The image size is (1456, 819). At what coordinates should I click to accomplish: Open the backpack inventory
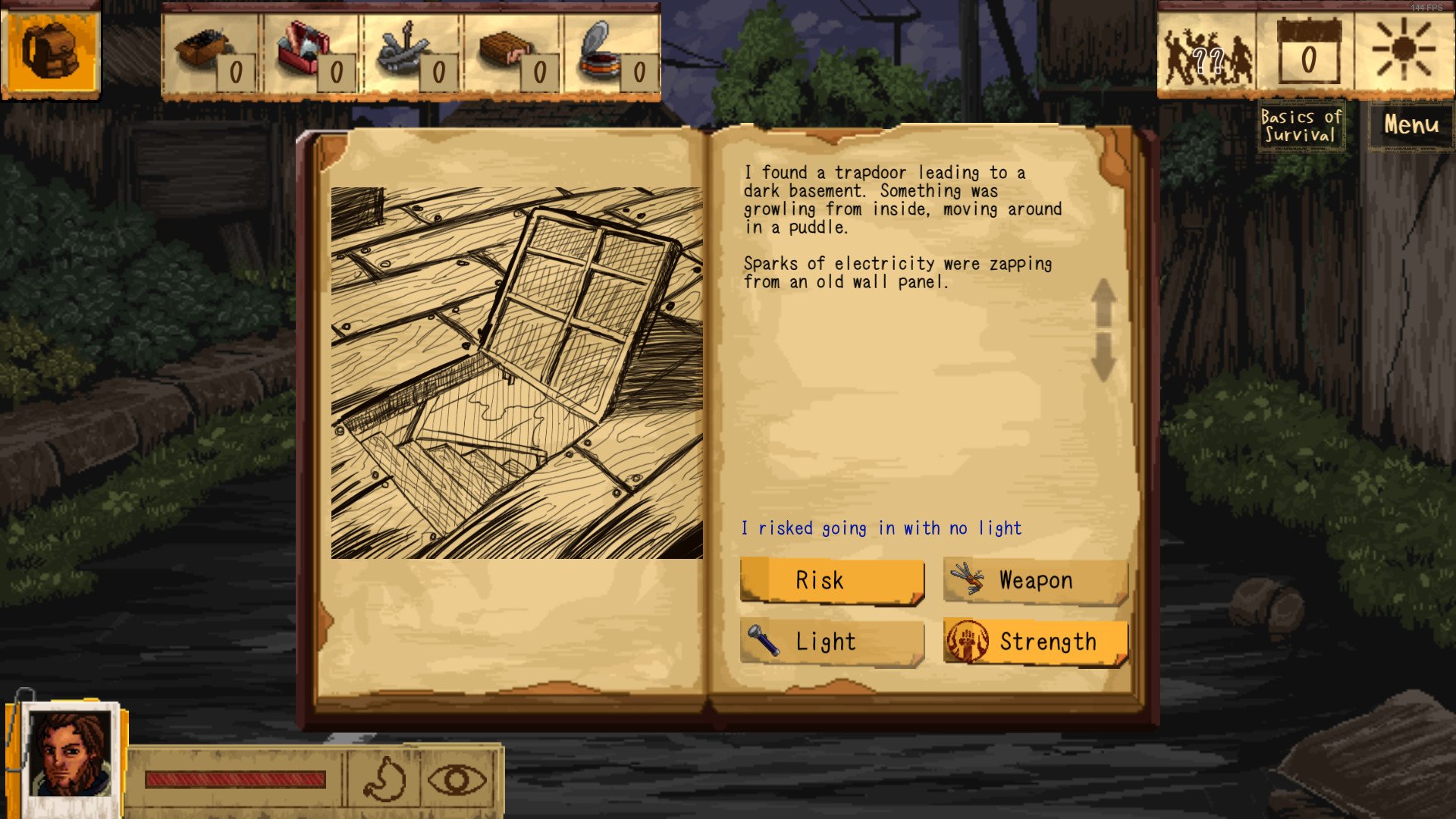click(x=51, y=50)
